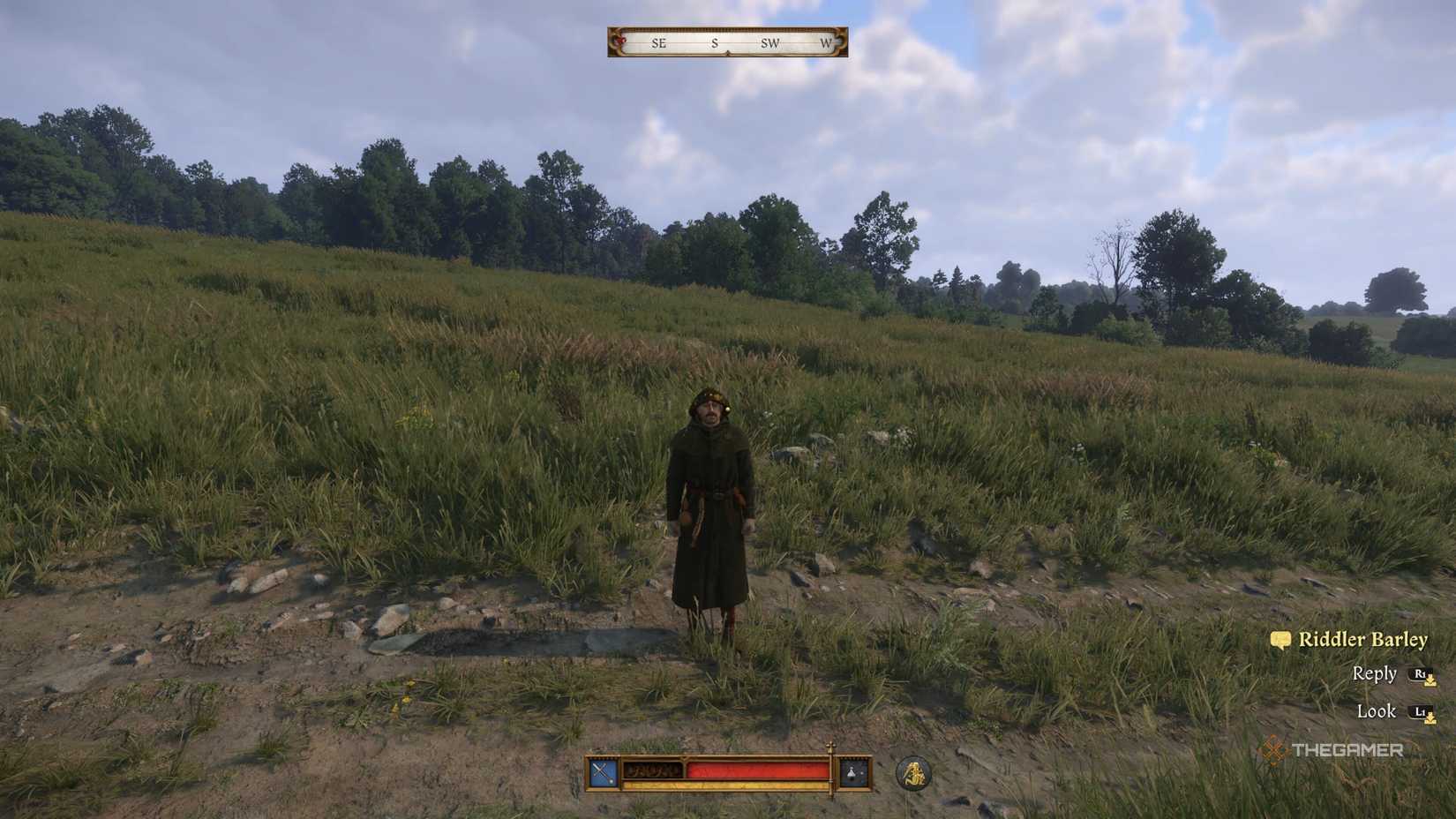Select the S marker on the compass

click(x=715, y=44)
